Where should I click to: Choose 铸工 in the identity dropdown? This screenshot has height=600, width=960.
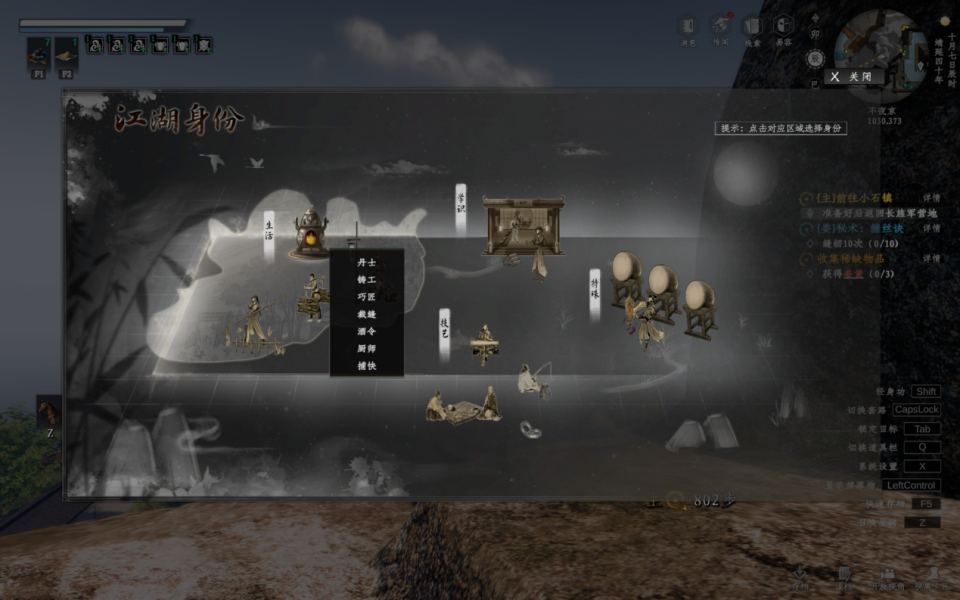(366, 280)
